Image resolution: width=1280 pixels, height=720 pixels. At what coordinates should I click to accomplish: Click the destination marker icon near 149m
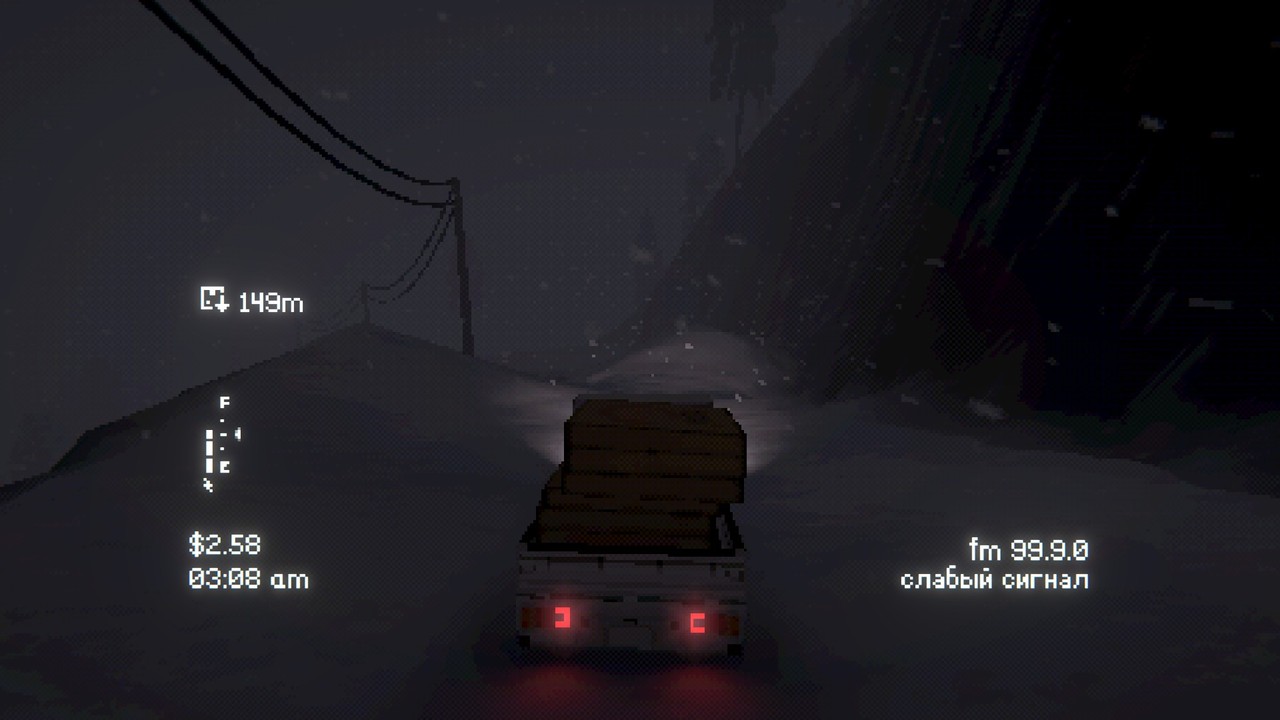[x=213, y=297]
